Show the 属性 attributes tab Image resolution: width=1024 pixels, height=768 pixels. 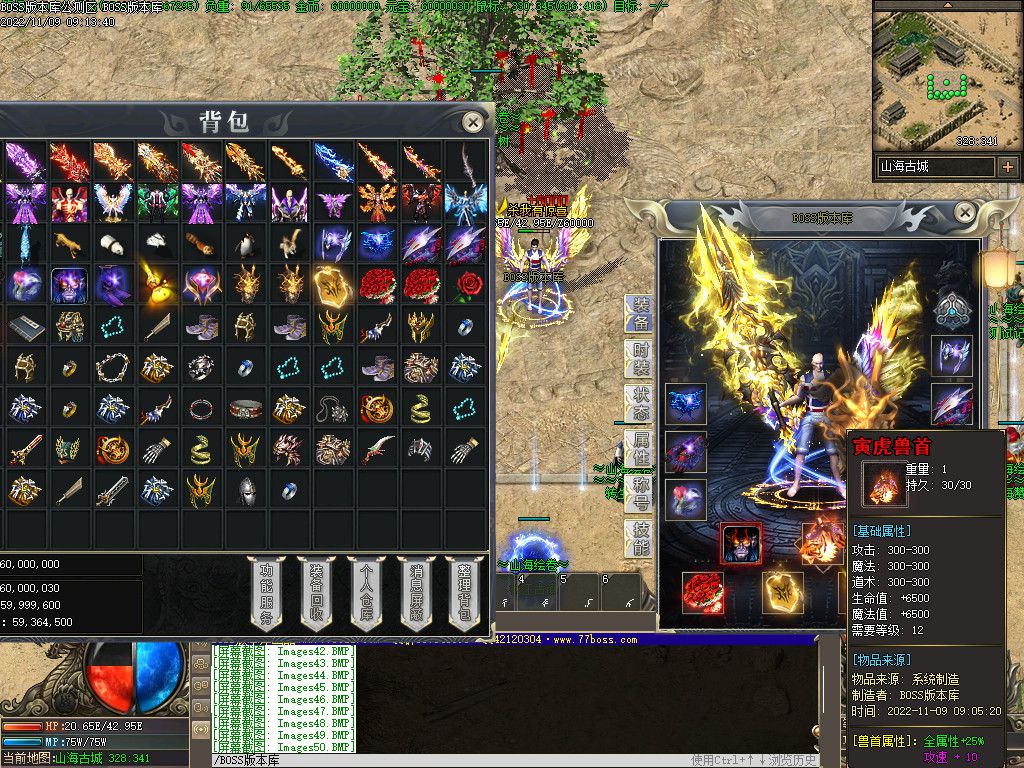point(640,448)
